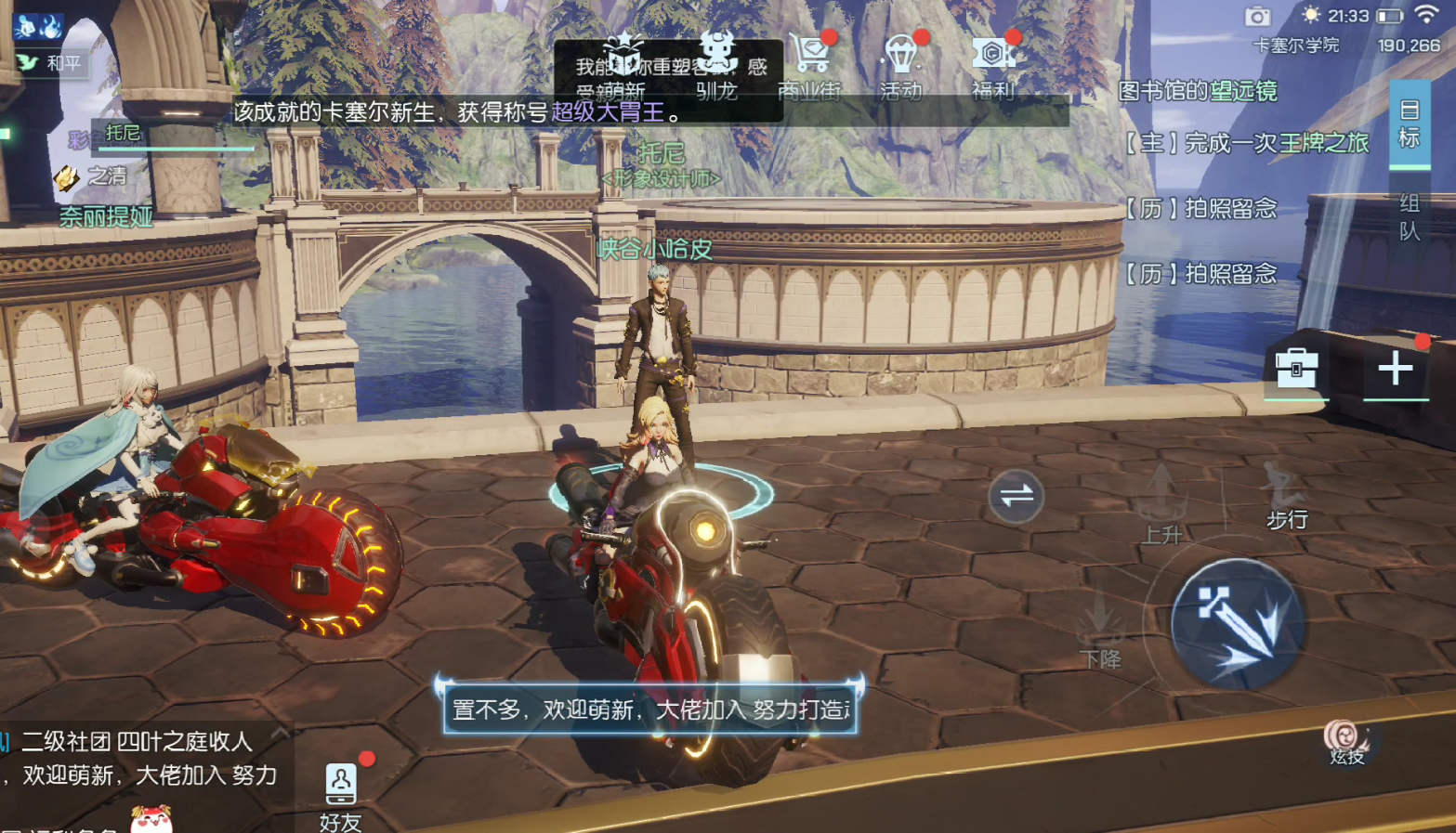Open the 商业街 shop street icon
The height and width of the screenshot is (833, 1456).
point(809,61)
